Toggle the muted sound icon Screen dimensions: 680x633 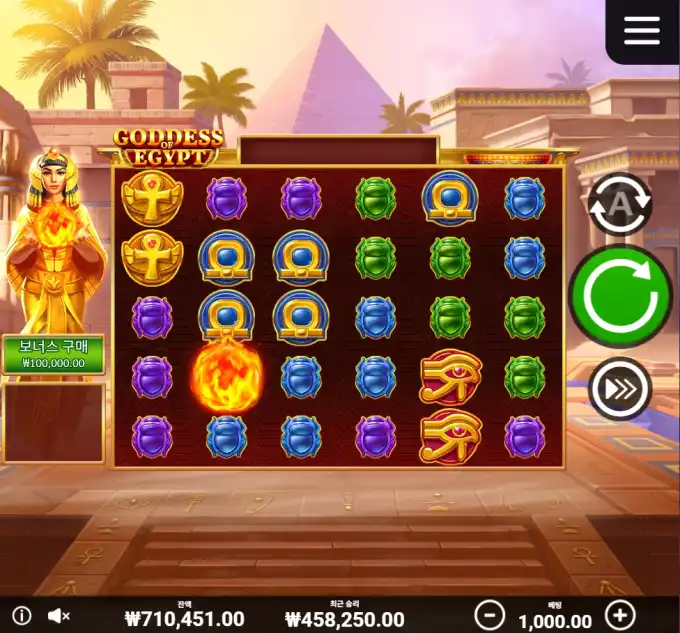pyautogui.click(x=60, y=616)
